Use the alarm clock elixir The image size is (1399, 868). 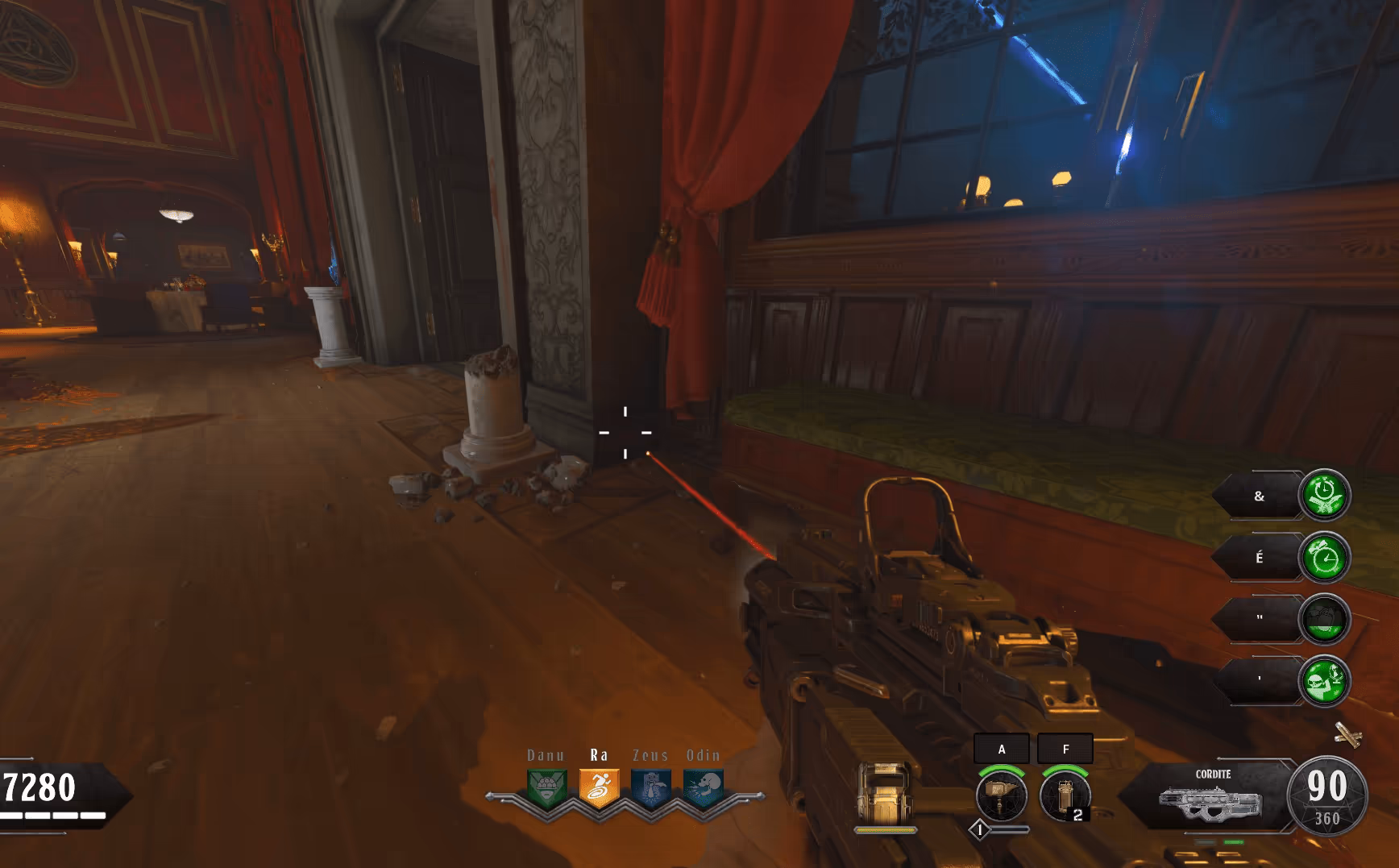click(x=1324, y=557)
